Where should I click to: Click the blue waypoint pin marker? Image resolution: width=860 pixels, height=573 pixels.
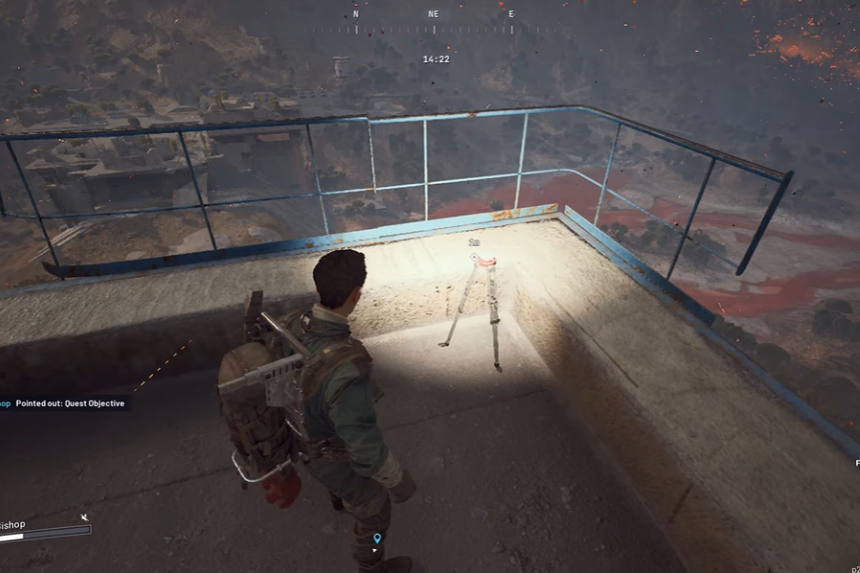point(376,539)
